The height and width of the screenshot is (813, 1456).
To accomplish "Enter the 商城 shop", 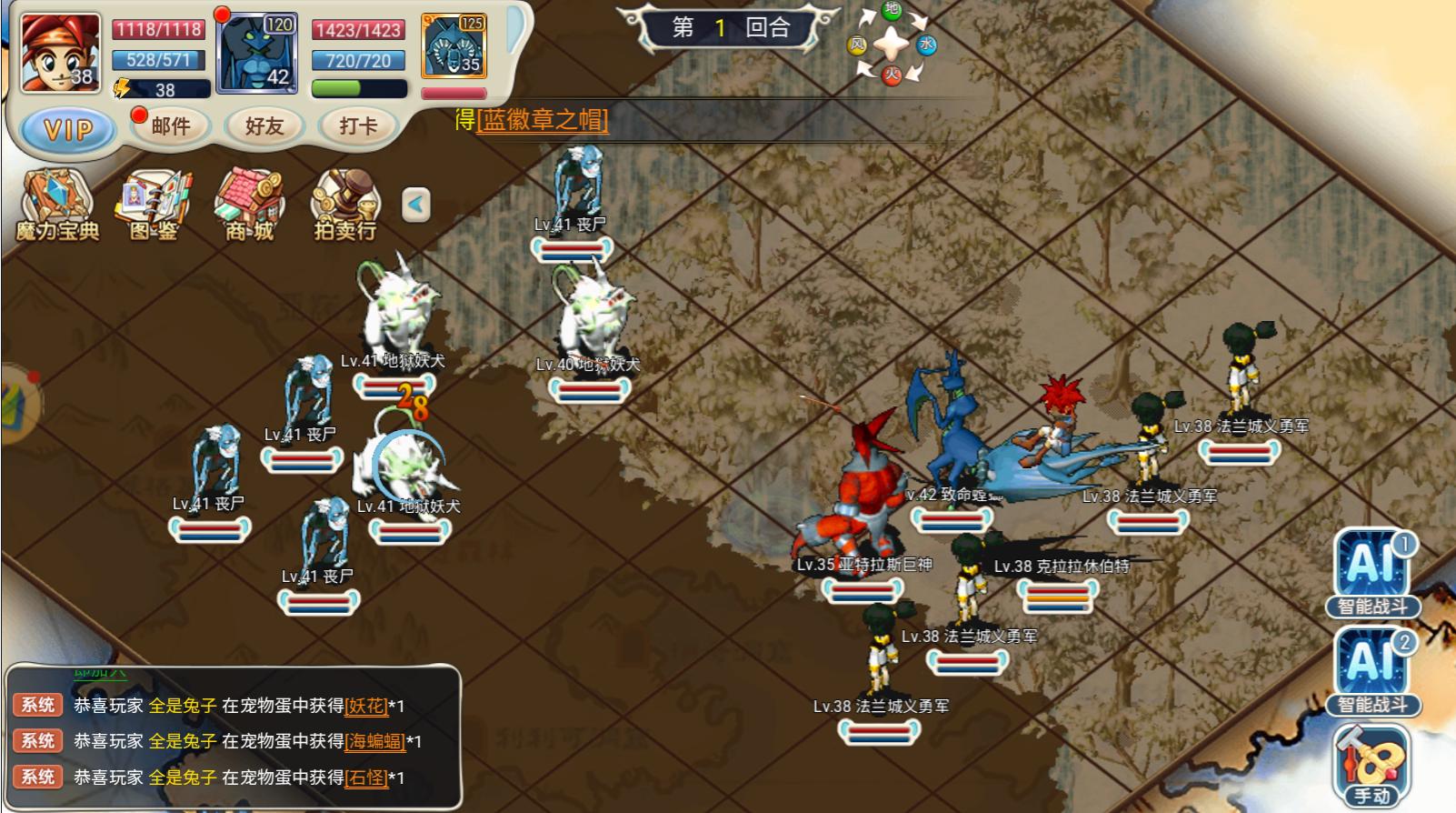I will pos(250,206).
